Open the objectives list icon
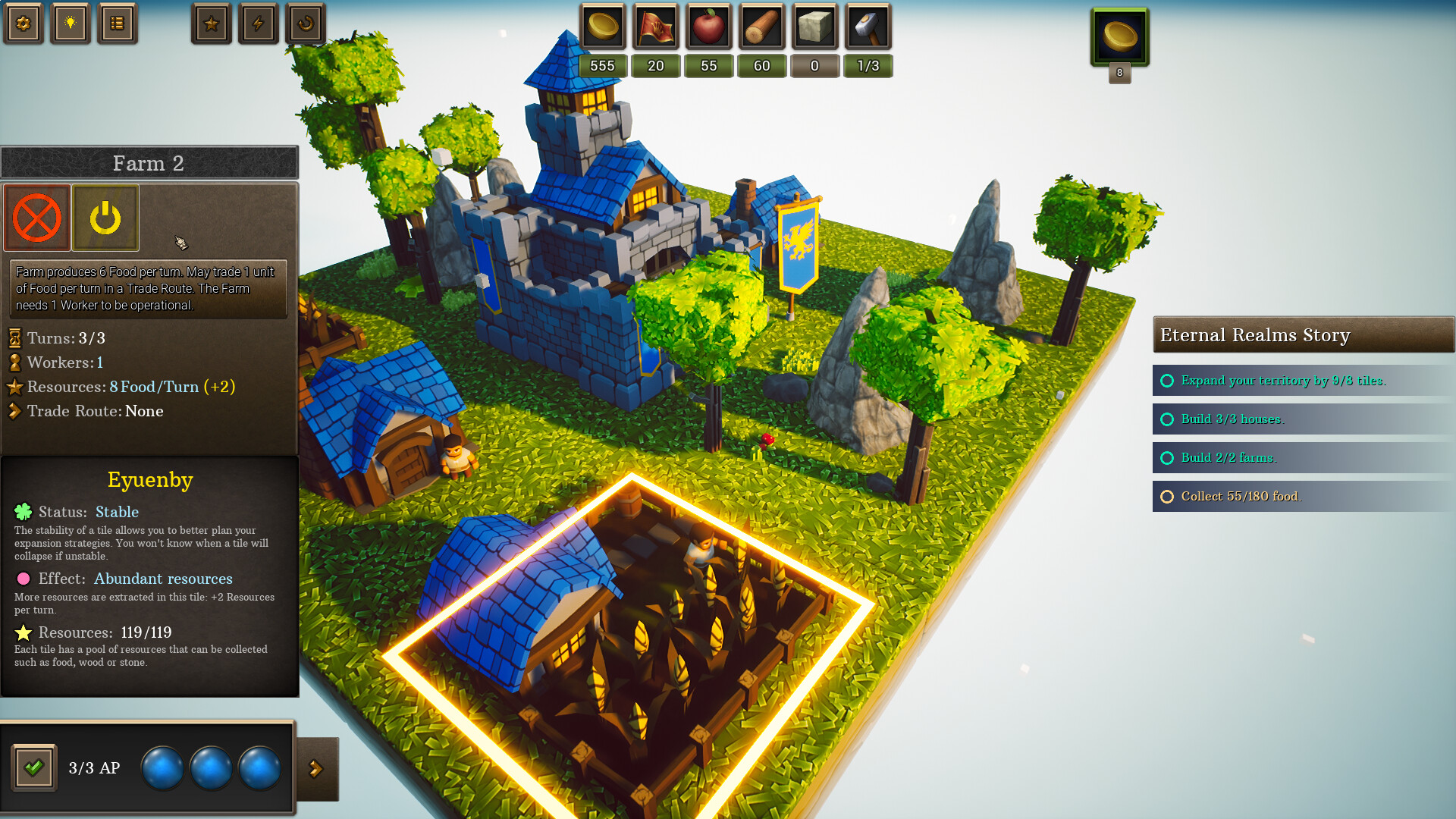This screenshot has width=1456, height=819. [x=118, y=24]
